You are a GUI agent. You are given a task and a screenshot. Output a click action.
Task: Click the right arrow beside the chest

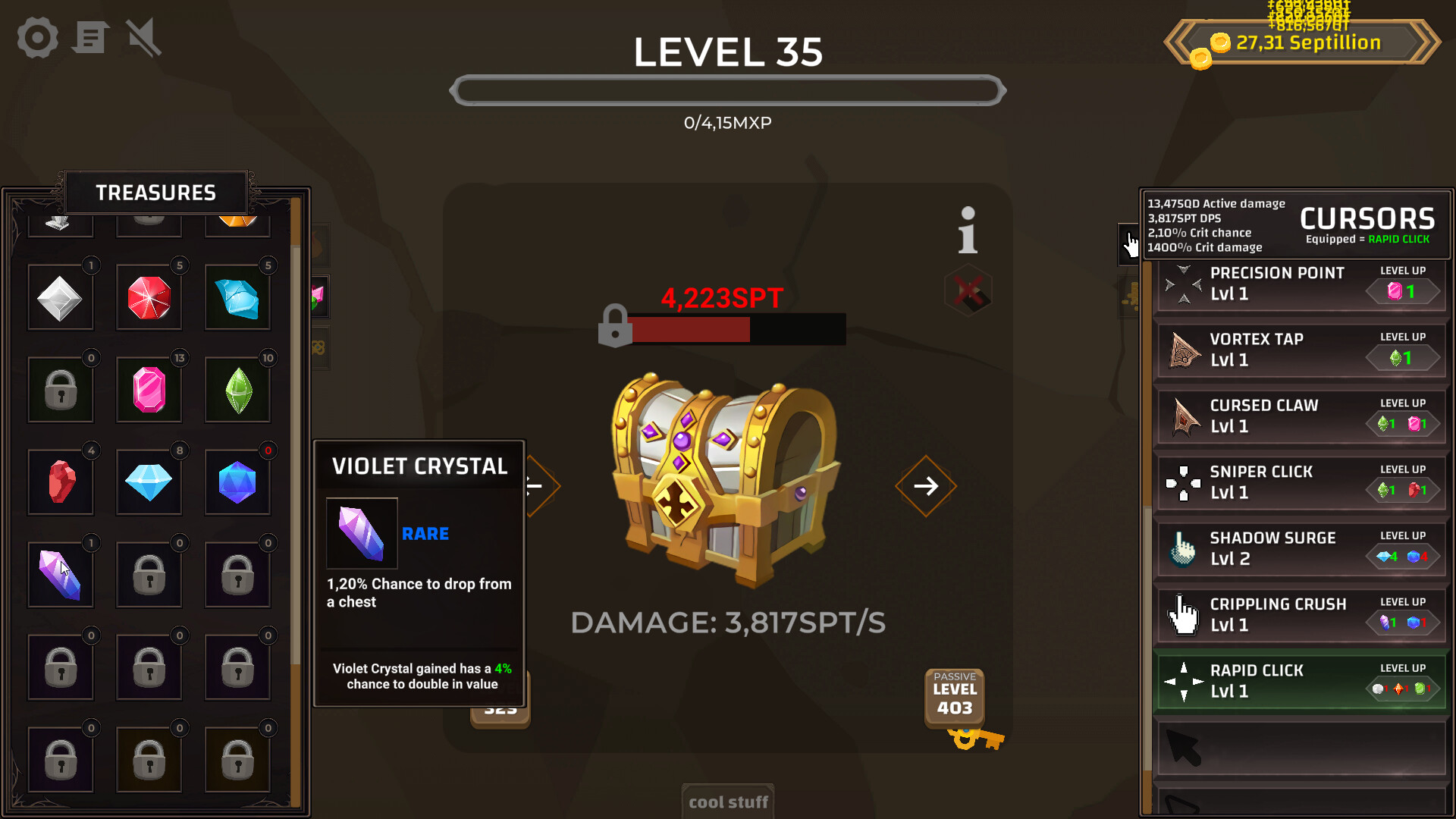(925, 486)
